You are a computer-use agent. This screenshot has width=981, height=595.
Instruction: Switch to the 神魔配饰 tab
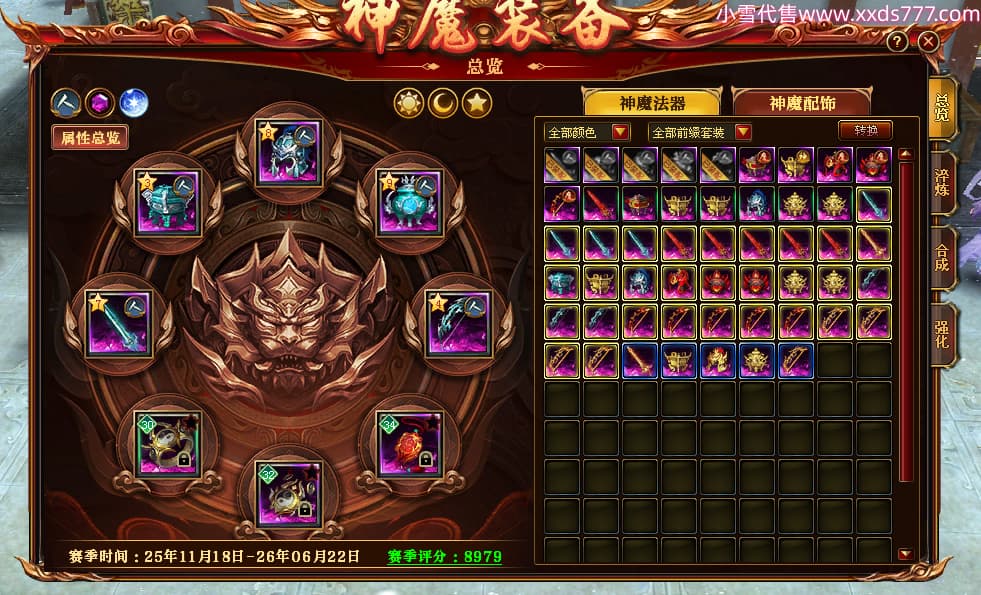[x=800, y=103]
